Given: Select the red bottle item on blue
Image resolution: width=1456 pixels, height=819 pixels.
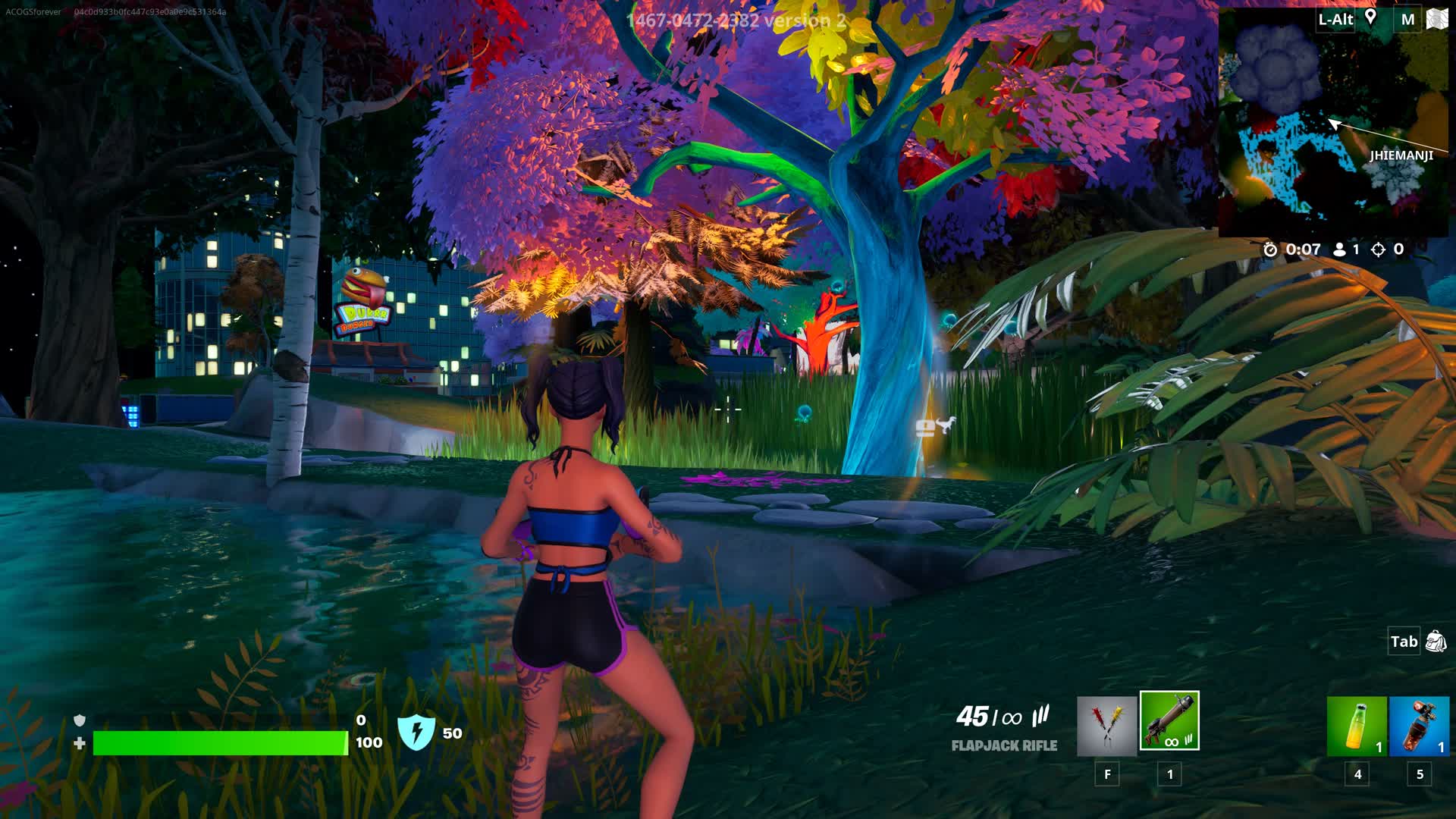Looking at the screenshot, I should point(1419,726).
